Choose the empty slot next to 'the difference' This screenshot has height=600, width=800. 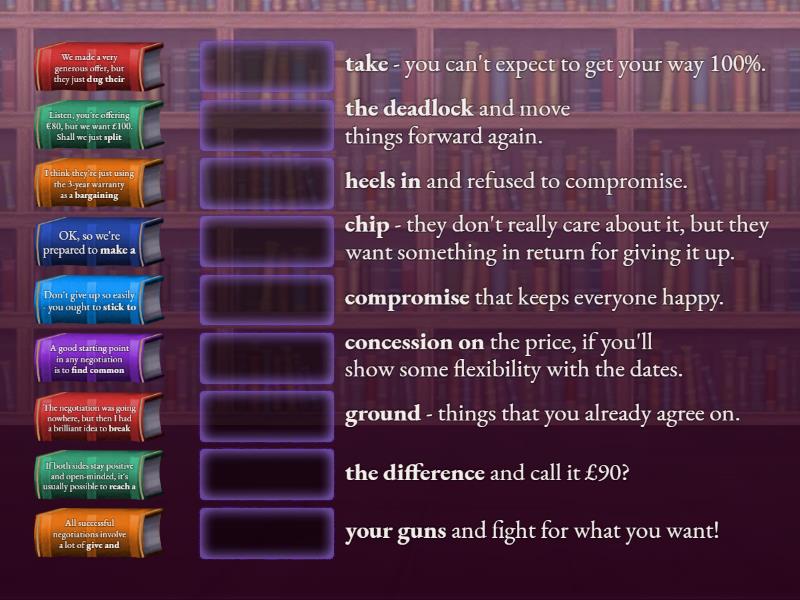point(267,474)
